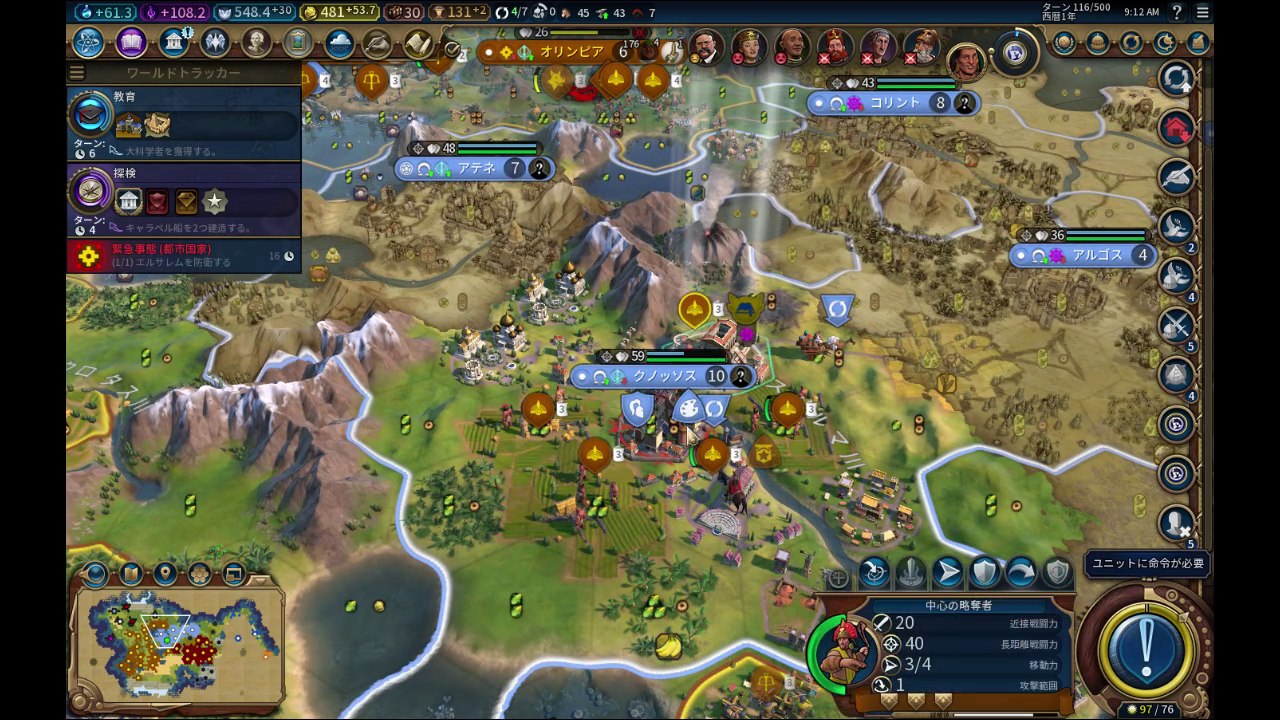Image resolution: width=1280 pixels, height=720 pixels.
Task: Open the Great People portrait button
Action: click(x=257, y=42)
